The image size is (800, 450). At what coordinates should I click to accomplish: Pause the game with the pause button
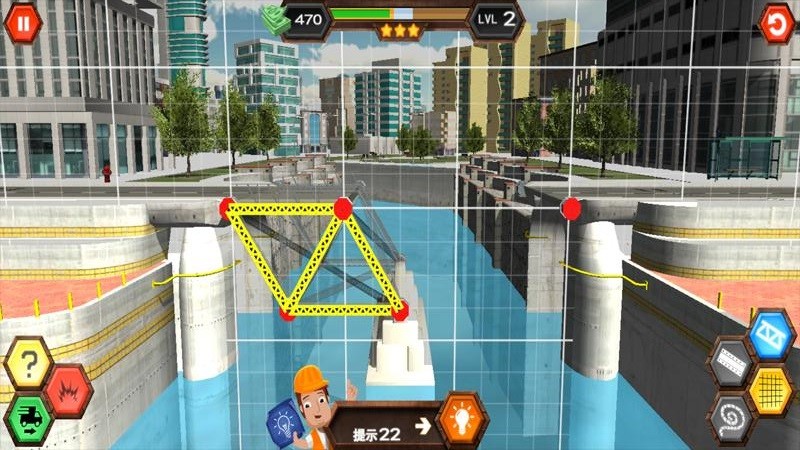[23, 22]
